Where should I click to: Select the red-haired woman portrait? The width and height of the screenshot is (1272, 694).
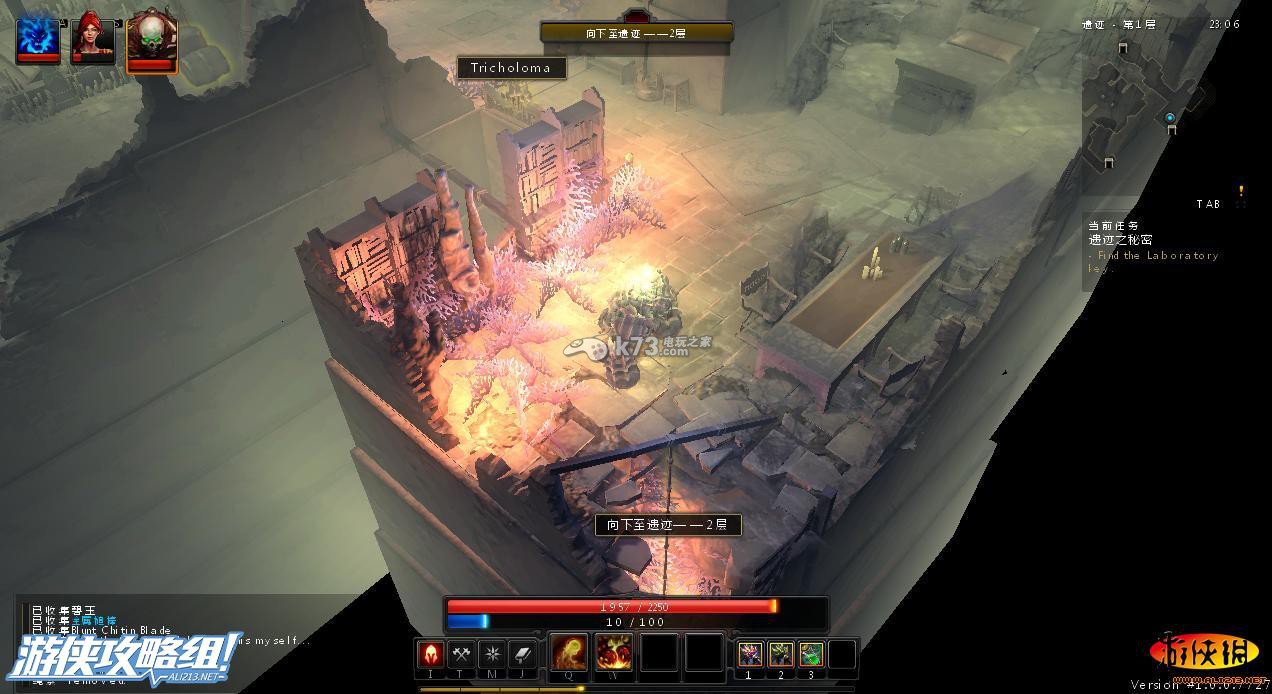93,39
